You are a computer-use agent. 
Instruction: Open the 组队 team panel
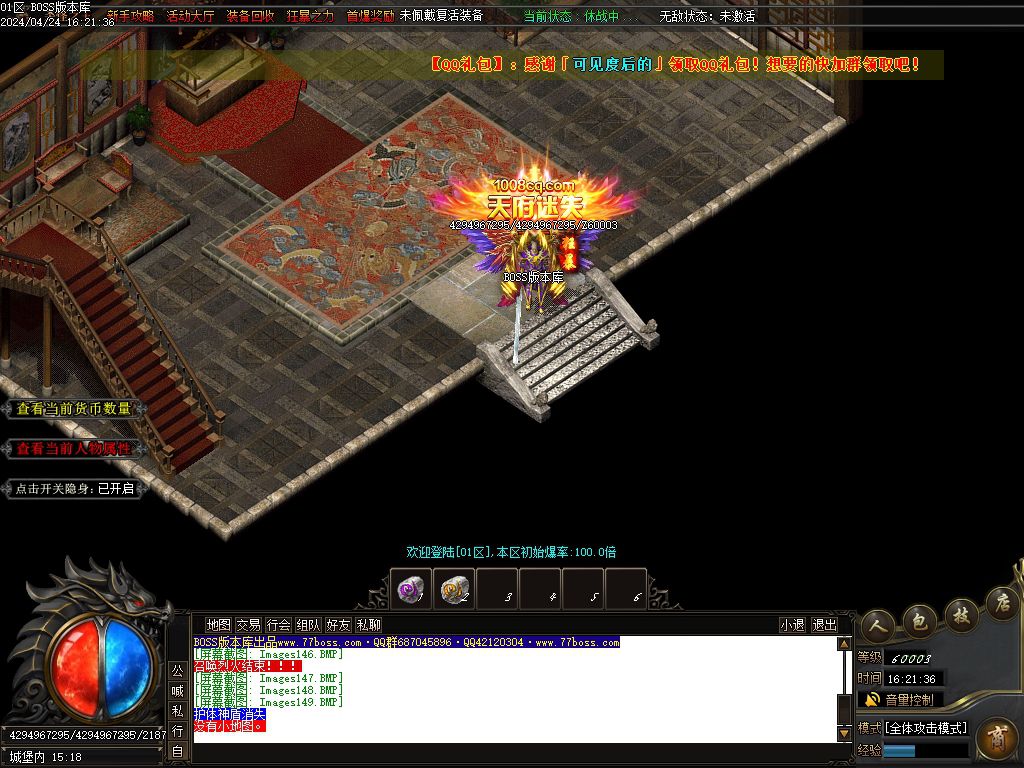coord(309,625)
